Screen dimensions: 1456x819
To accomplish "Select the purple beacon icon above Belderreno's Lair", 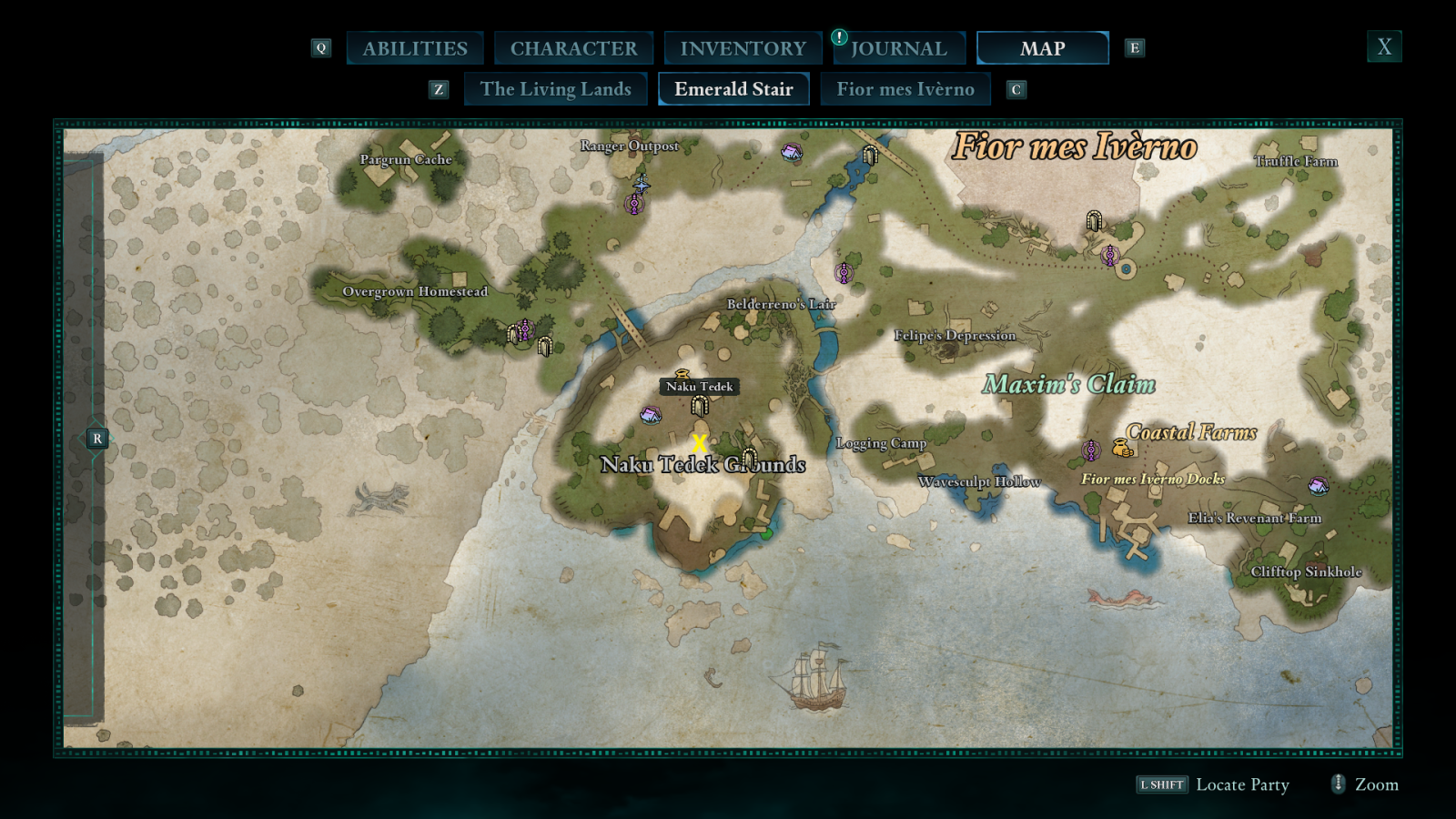I will (x=843, y=270).
